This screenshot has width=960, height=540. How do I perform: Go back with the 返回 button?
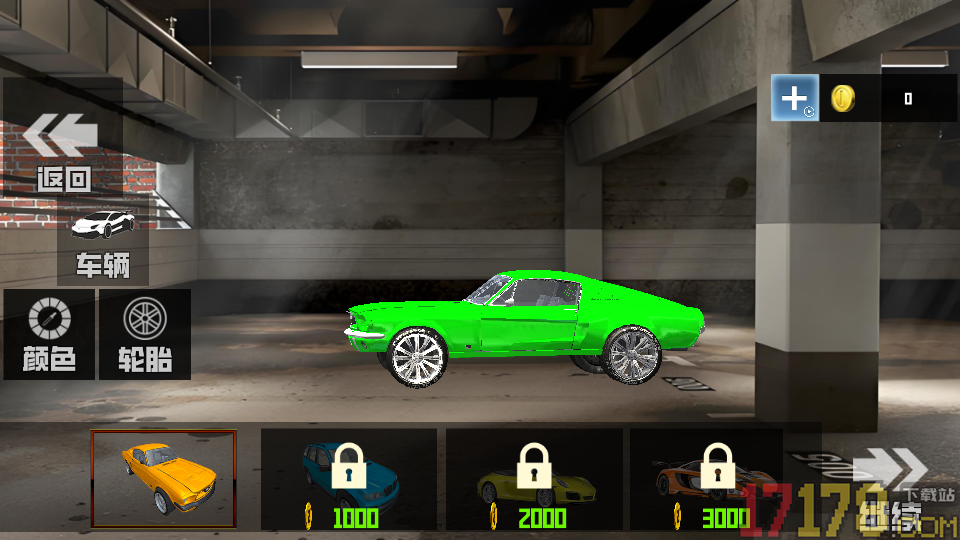(63, 148)
